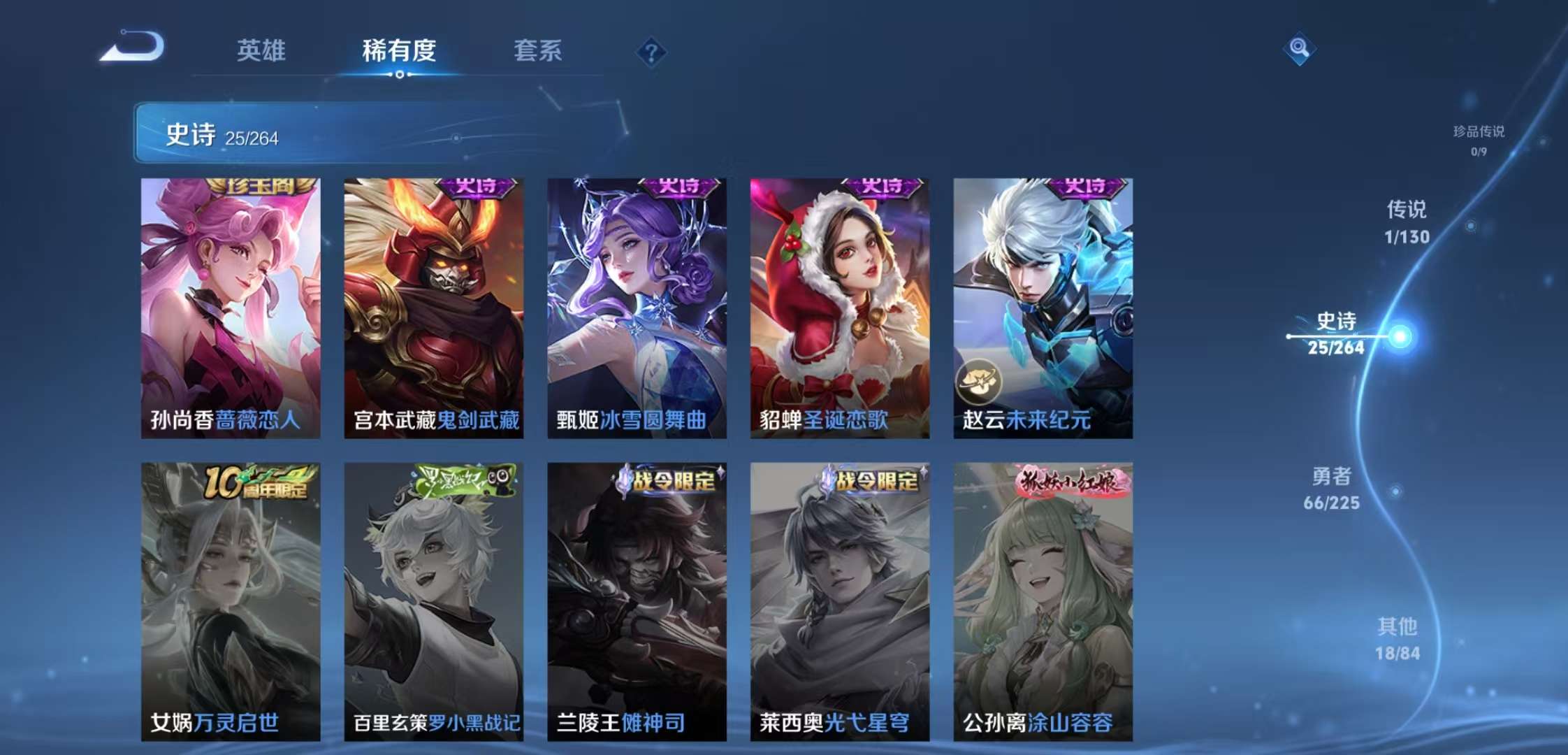
Task: Jump to 勇者 rarity section
Action: (1331, 489)
